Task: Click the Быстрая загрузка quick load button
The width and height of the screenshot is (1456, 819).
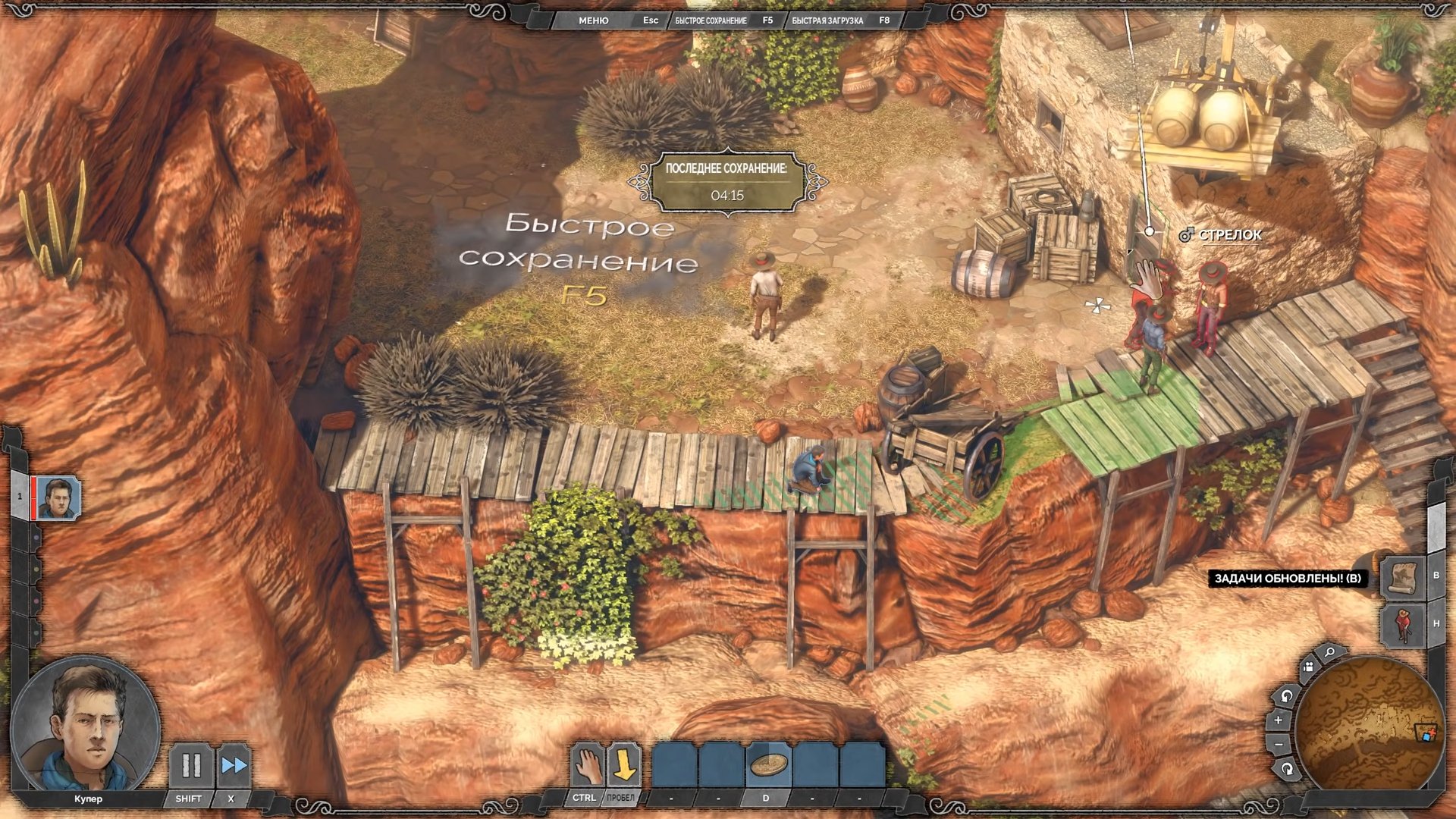Action: coord(827,20)
